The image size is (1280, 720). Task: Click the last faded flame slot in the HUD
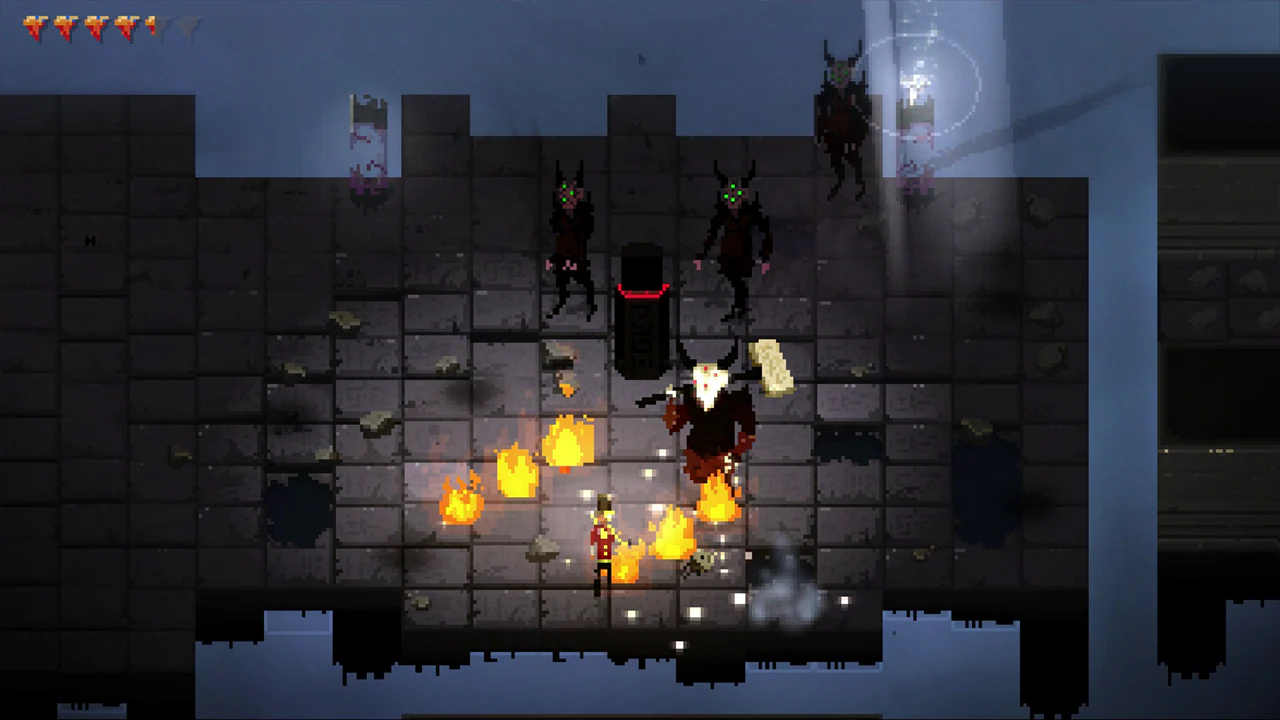click(x=188, y=27)
